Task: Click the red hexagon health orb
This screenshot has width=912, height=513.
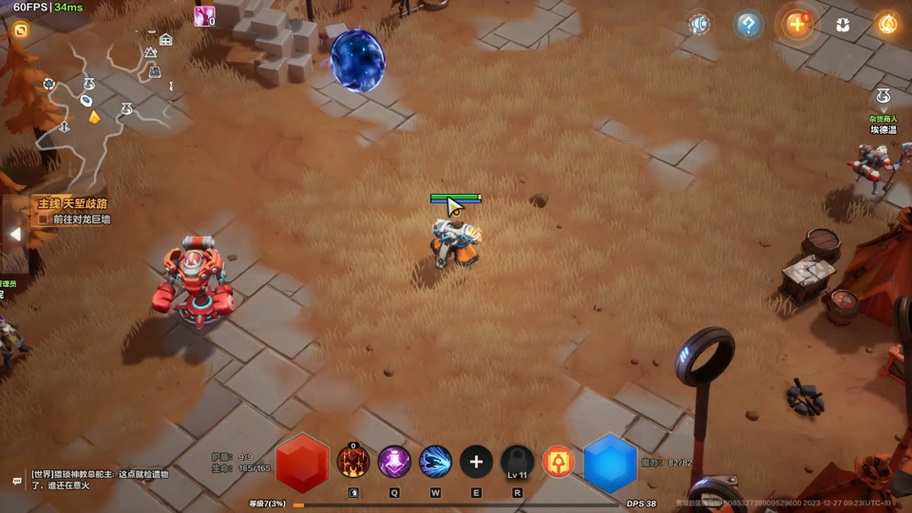Action: pyautogui.click(x=302, y=463)
